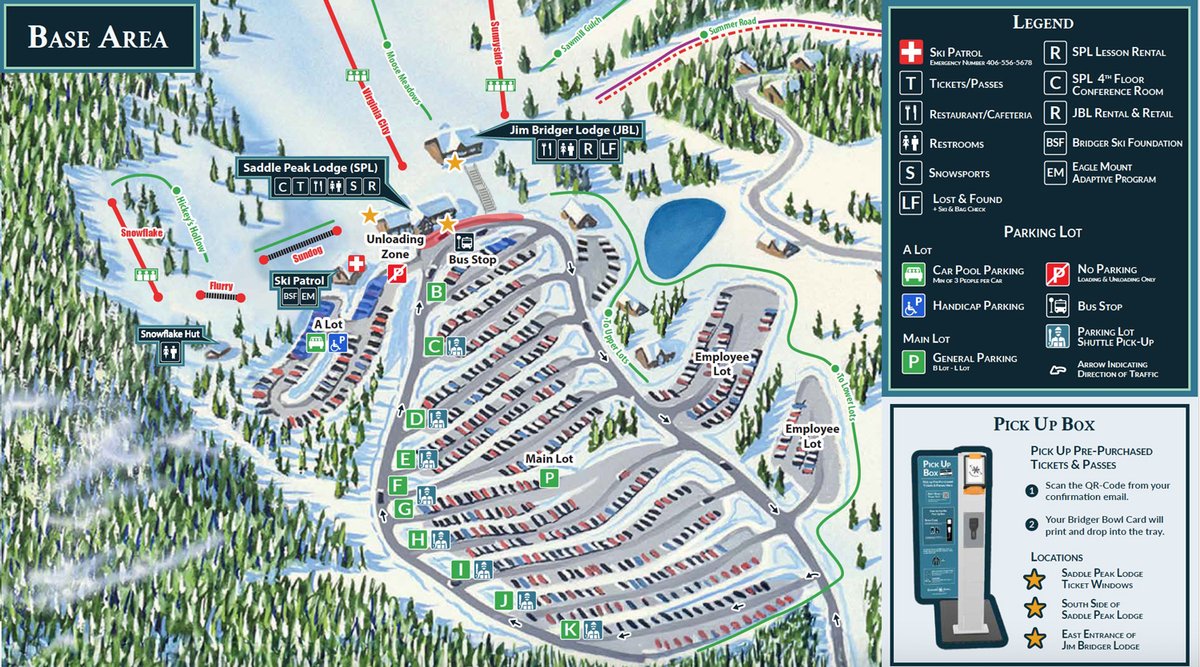The height and width of the screenshot is (667, 1200).
Task: Select the red cross marker on the map
Action: (354, 263)
